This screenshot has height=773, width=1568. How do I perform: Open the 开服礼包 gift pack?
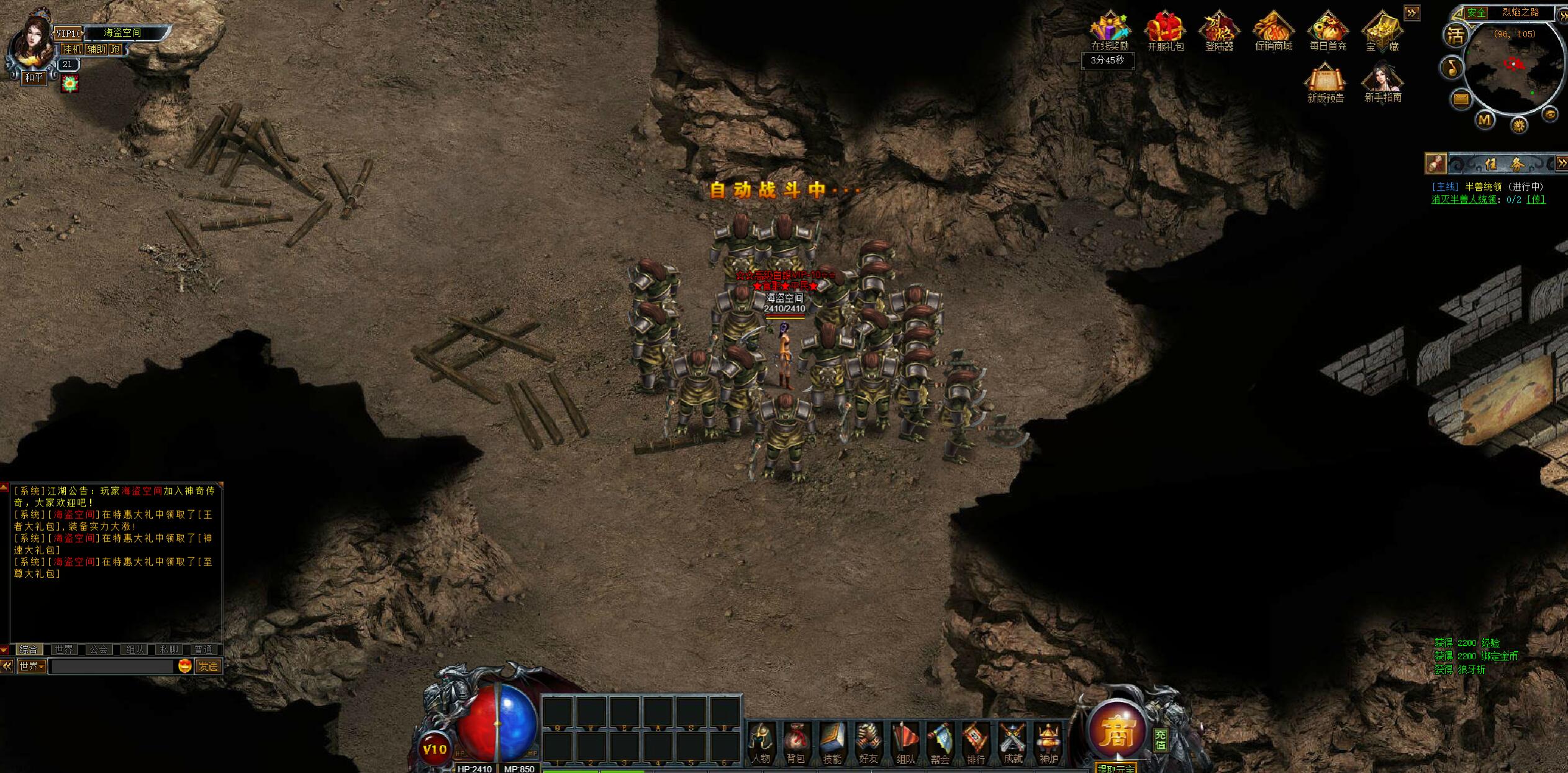pyautogui.click(x=1165, y=31)
